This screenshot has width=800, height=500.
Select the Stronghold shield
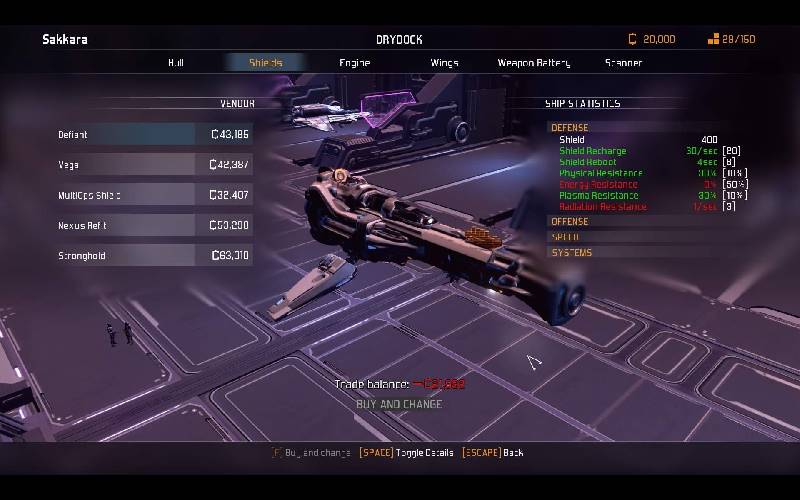pyautogui.click(x=154, y=255)
